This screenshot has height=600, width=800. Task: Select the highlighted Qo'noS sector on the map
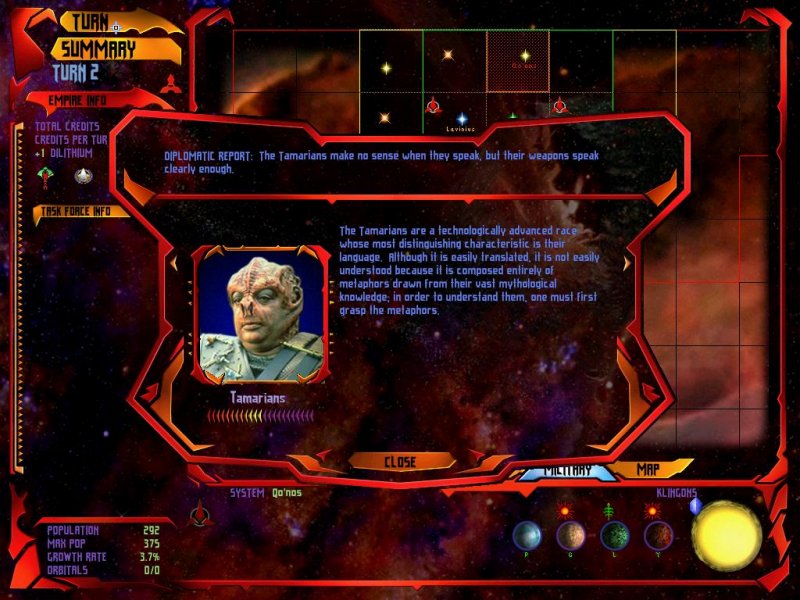[x=518, y=60]
